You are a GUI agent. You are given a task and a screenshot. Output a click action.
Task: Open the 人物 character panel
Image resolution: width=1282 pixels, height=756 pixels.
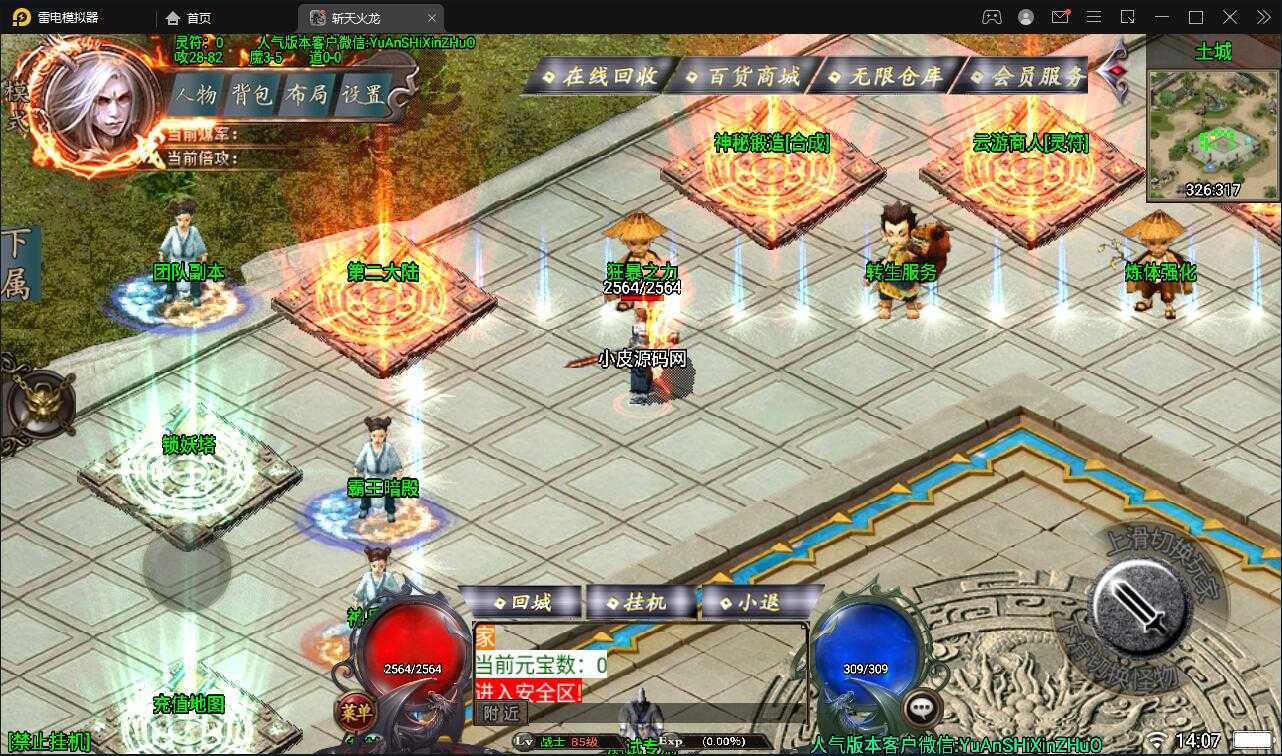(195, 95)
